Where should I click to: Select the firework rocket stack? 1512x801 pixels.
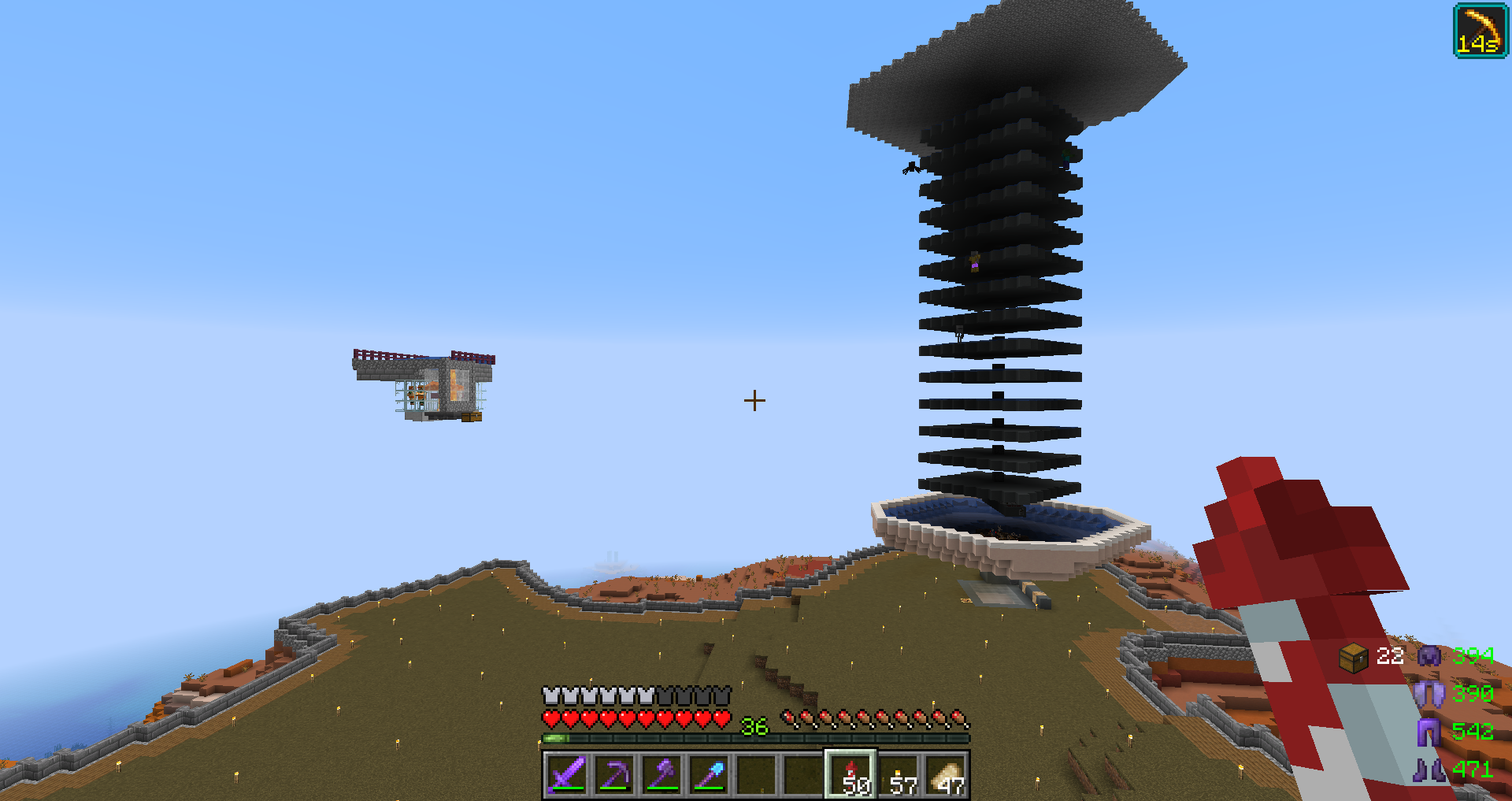tap(850, 774)
